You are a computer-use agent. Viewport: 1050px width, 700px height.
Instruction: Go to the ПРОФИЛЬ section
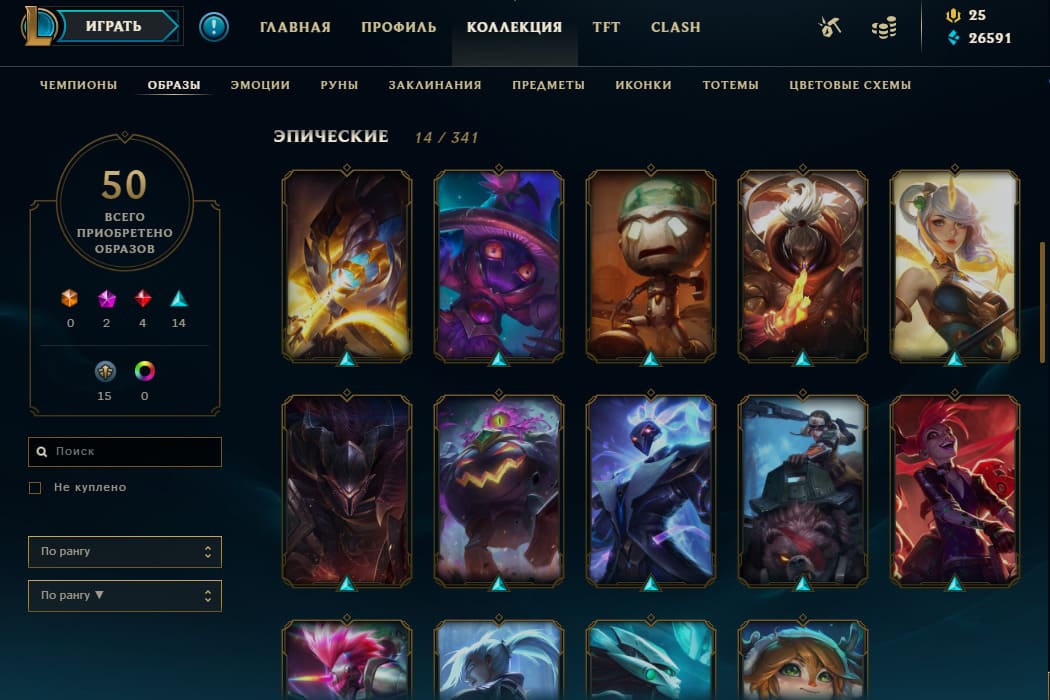coord(399,27)
